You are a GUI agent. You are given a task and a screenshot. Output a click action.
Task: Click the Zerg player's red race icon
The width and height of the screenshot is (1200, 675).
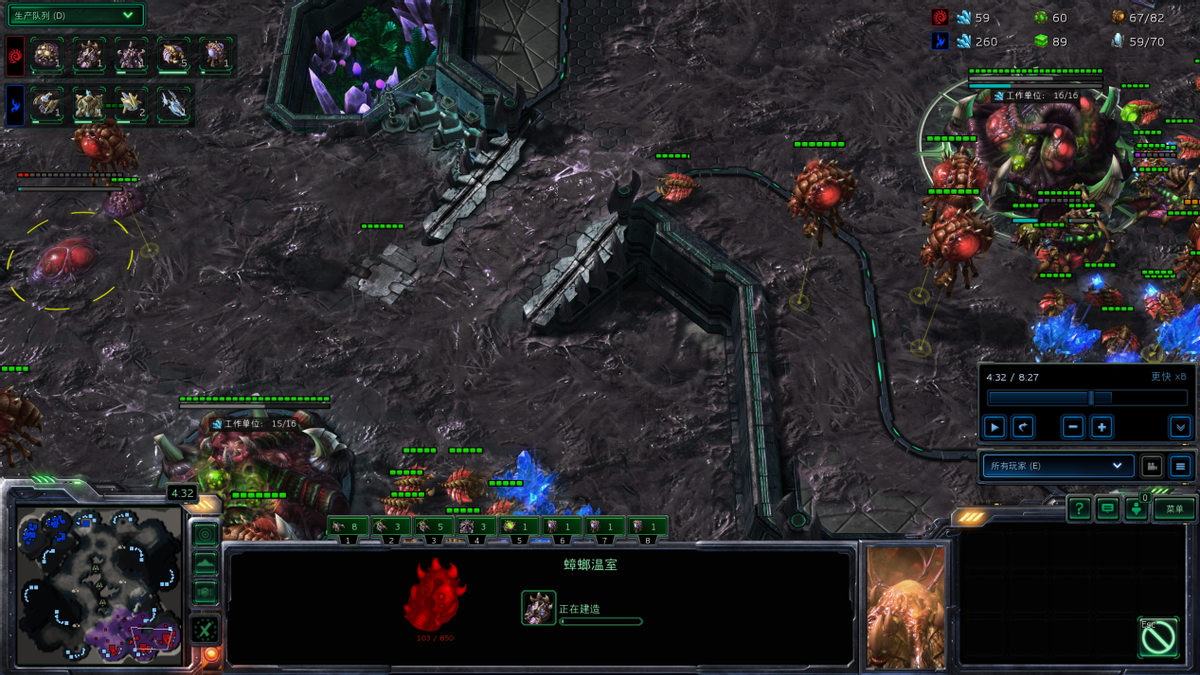coord(16,54)
